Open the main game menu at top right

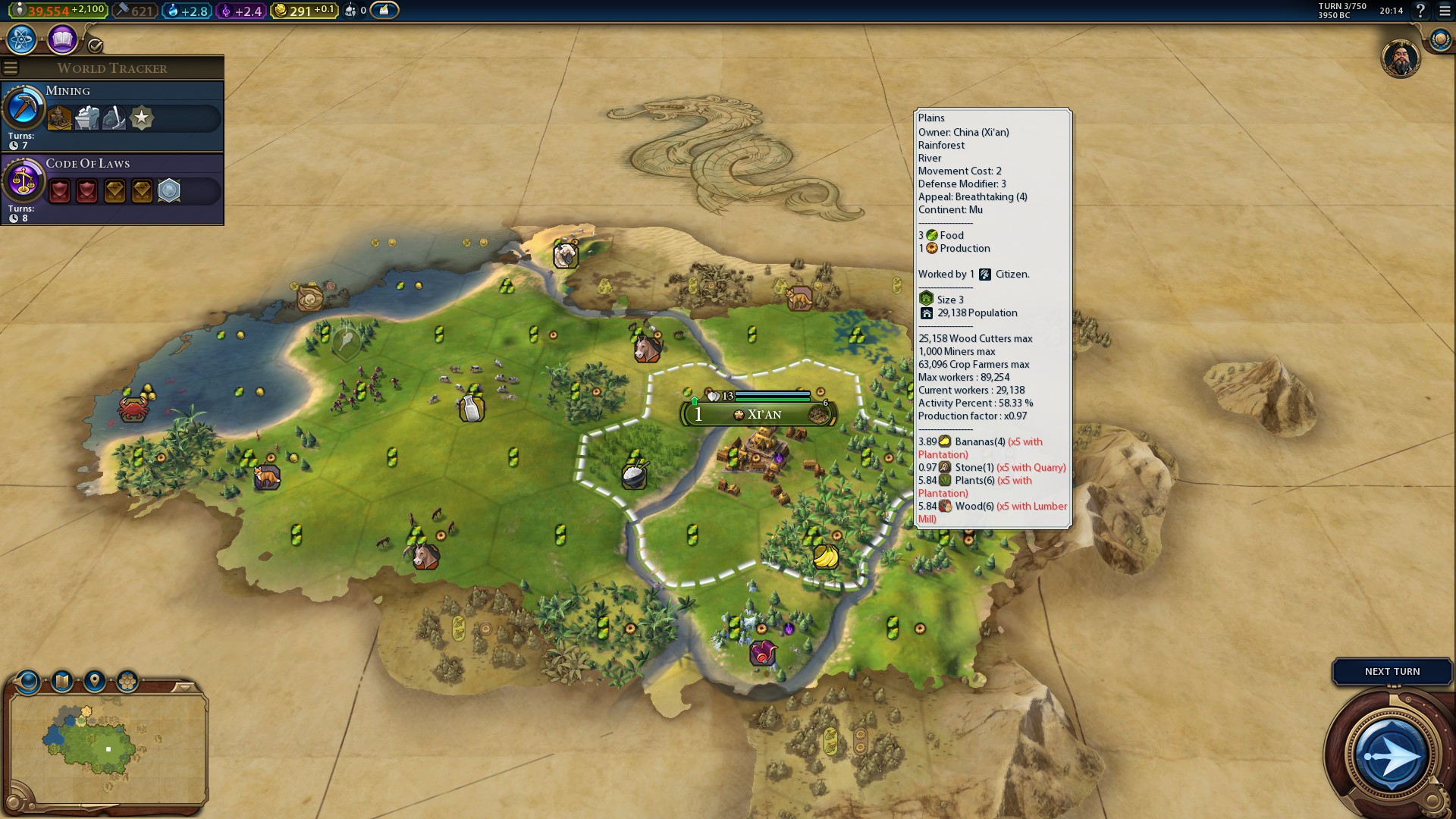(1444, 11)
